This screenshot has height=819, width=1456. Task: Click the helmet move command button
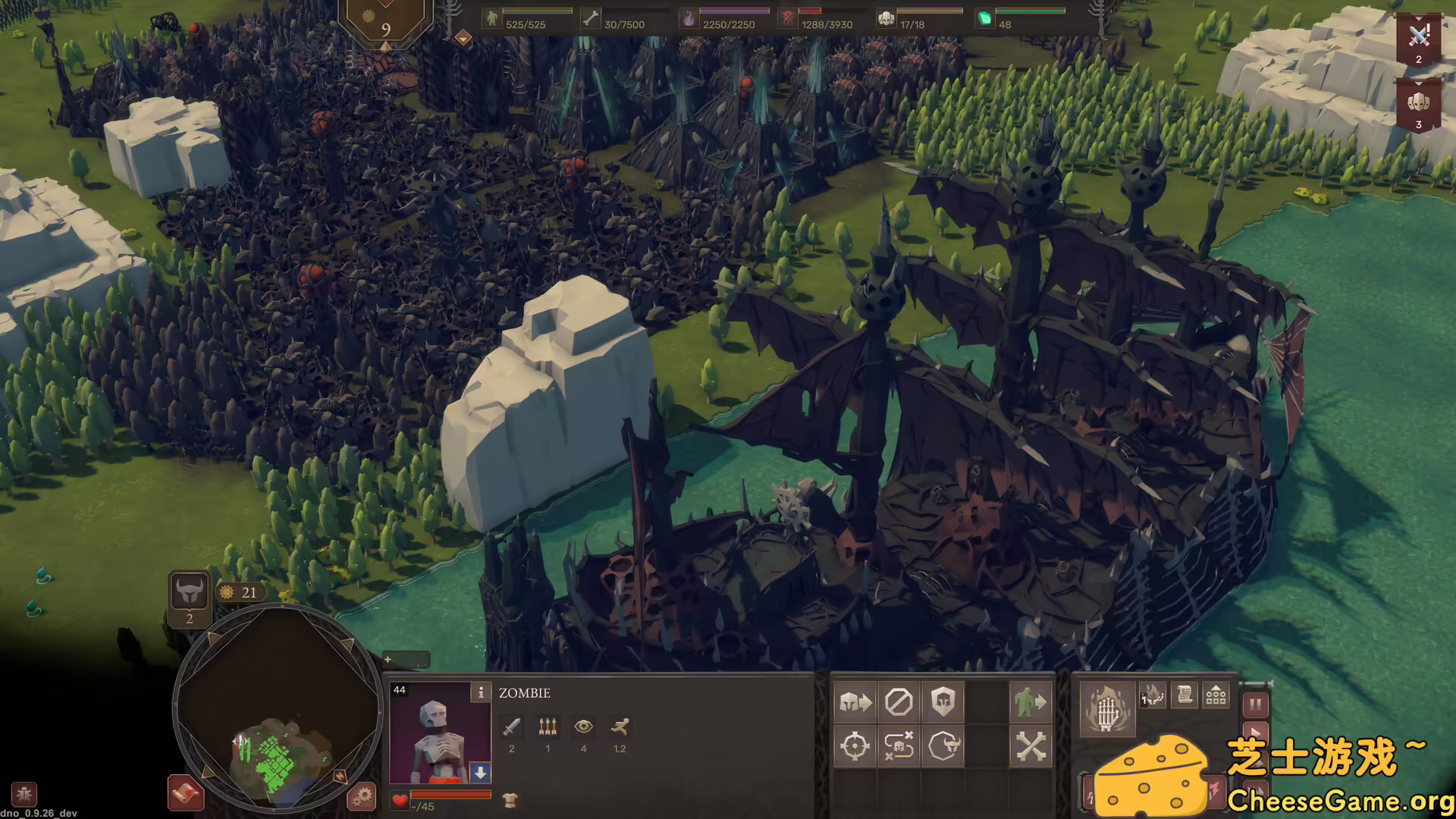tap(855, 702)
